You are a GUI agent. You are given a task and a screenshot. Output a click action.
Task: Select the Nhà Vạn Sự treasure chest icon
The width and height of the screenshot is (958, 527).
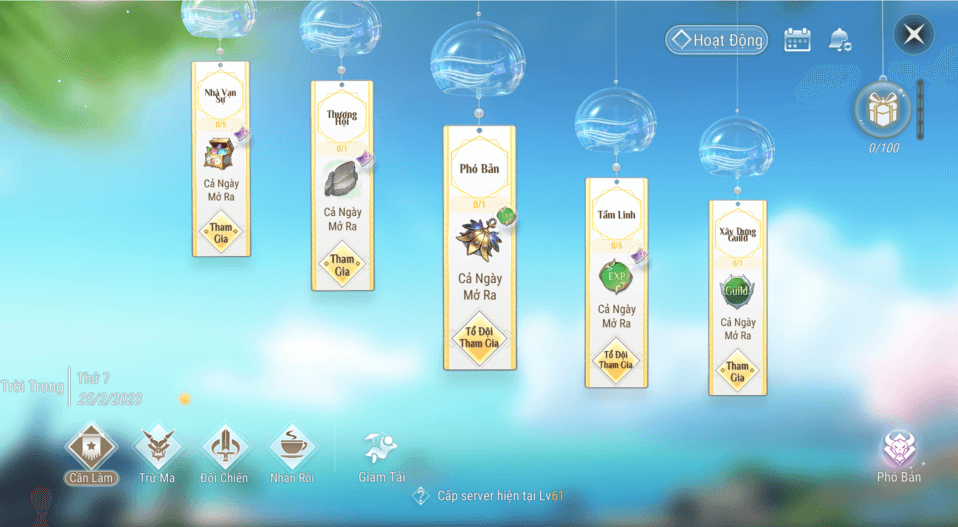219,154
